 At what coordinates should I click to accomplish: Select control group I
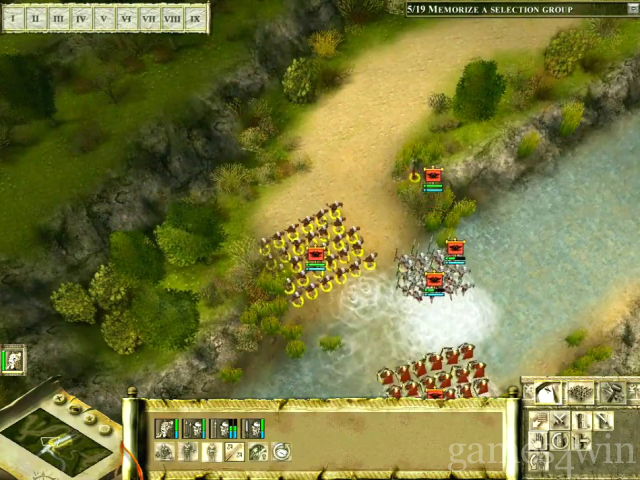14,18
